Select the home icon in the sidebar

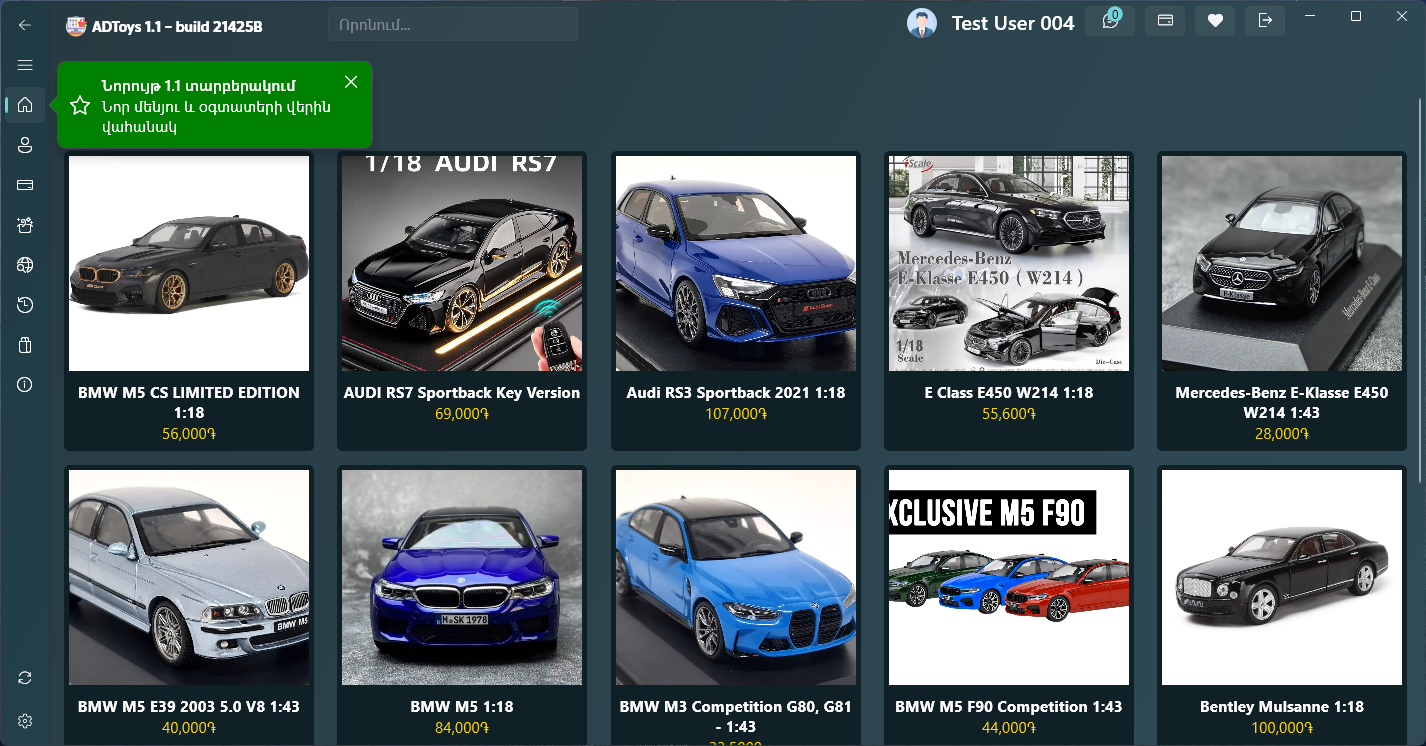25,105
